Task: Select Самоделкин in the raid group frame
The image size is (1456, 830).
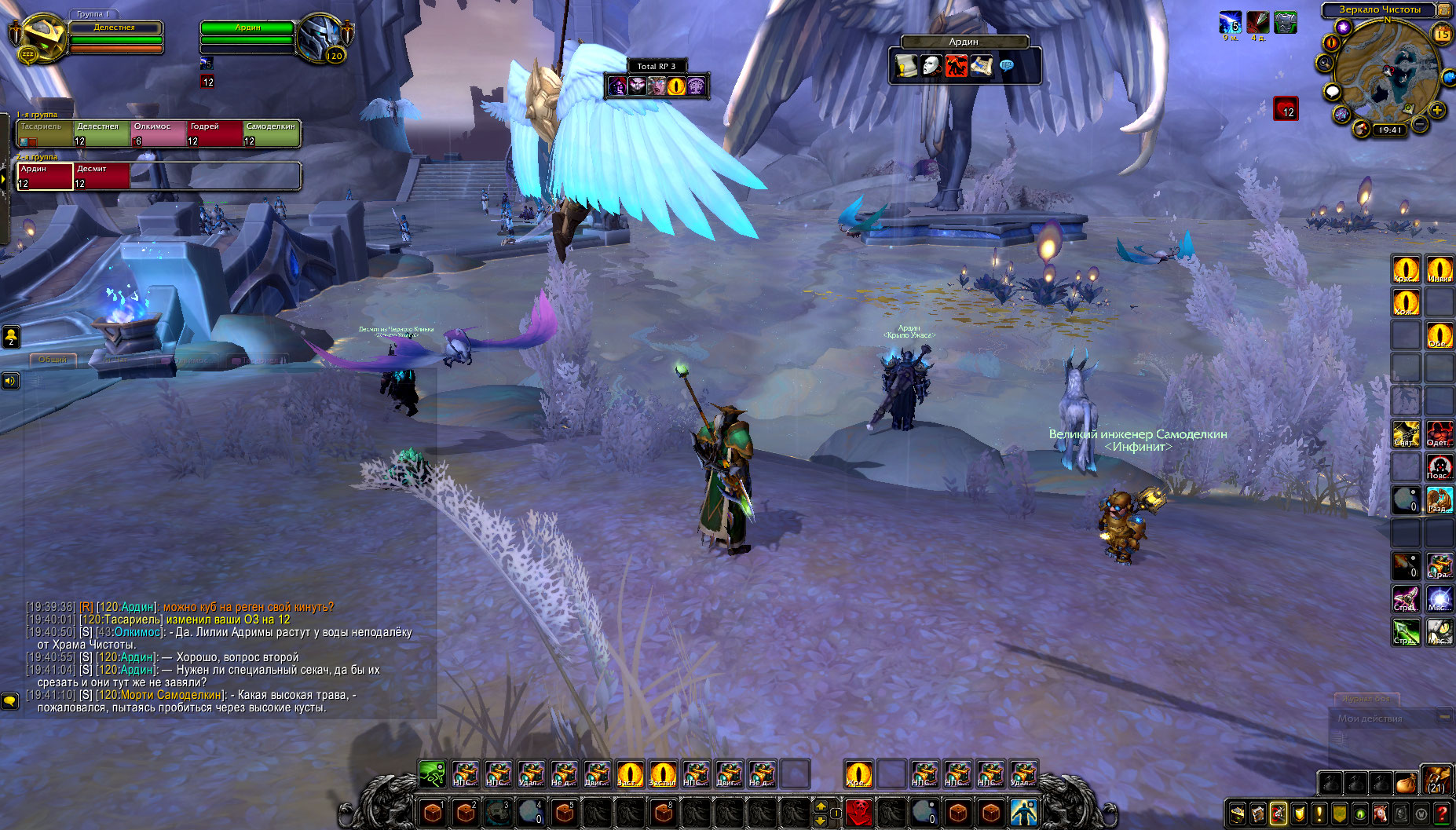Action: pos(271,133)
